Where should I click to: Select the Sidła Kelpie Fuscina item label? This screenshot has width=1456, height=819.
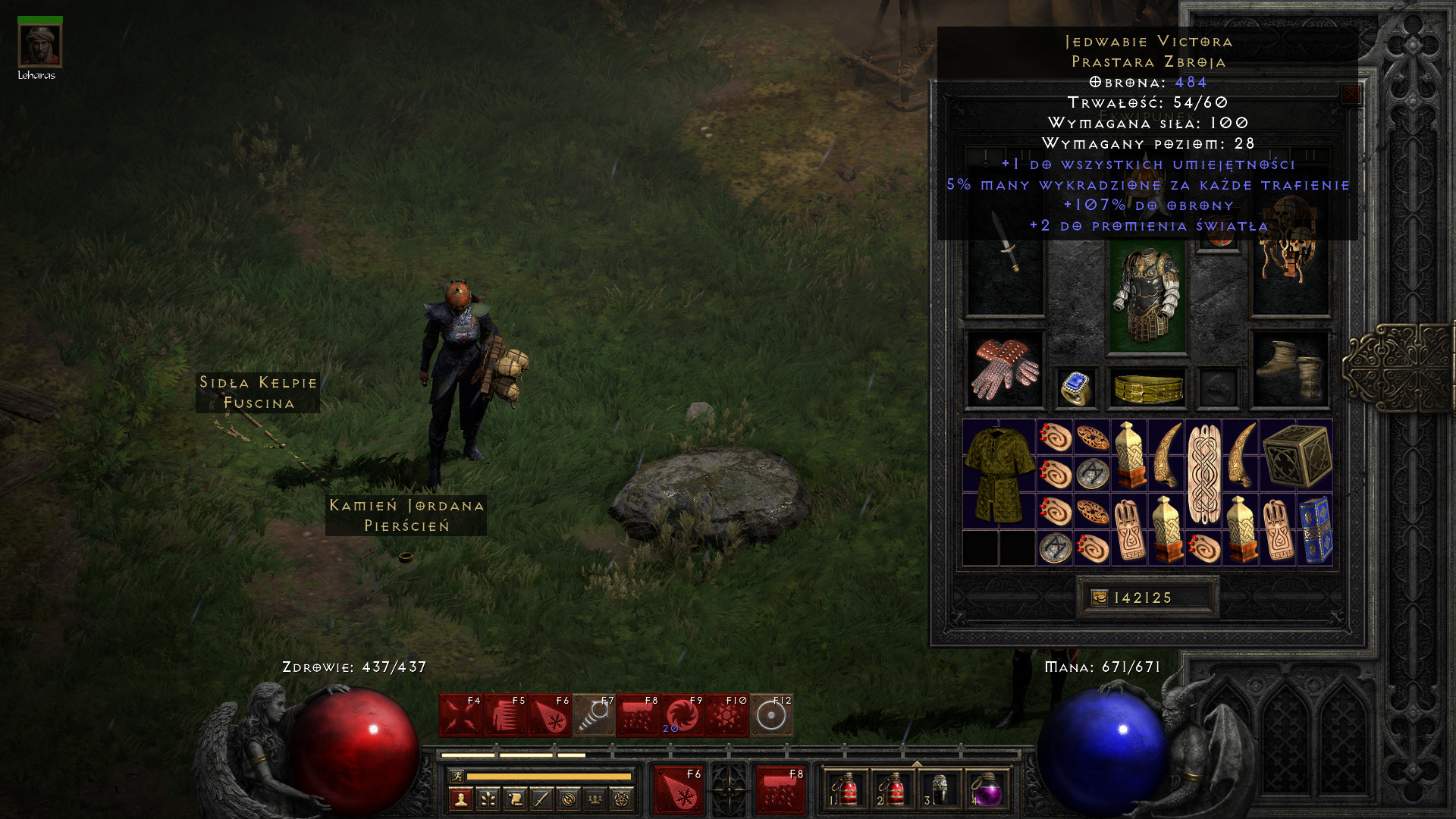click(x=258, y=393)
